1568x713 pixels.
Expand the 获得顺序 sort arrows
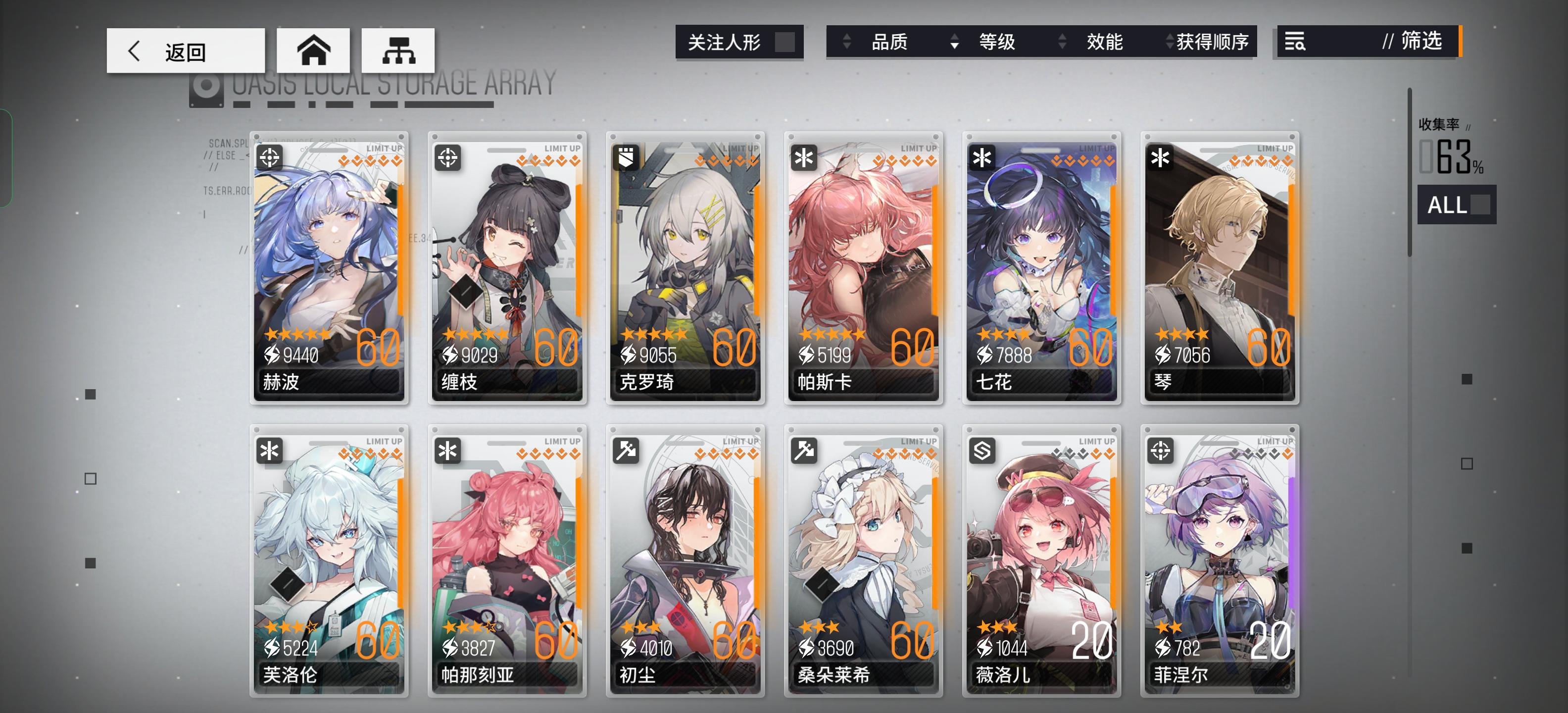click(x=1169, y=43)
